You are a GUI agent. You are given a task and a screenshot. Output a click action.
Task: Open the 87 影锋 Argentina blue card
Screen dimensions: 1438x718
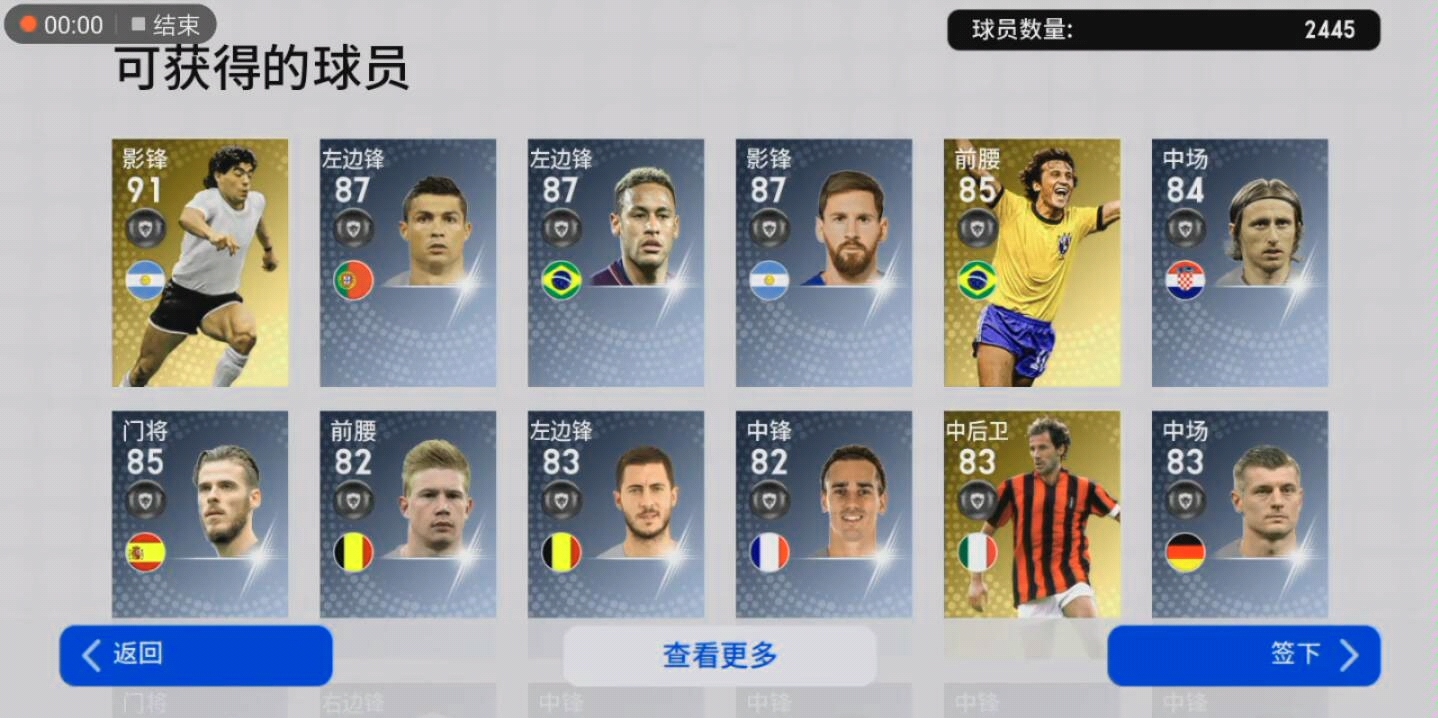point(824,262)
